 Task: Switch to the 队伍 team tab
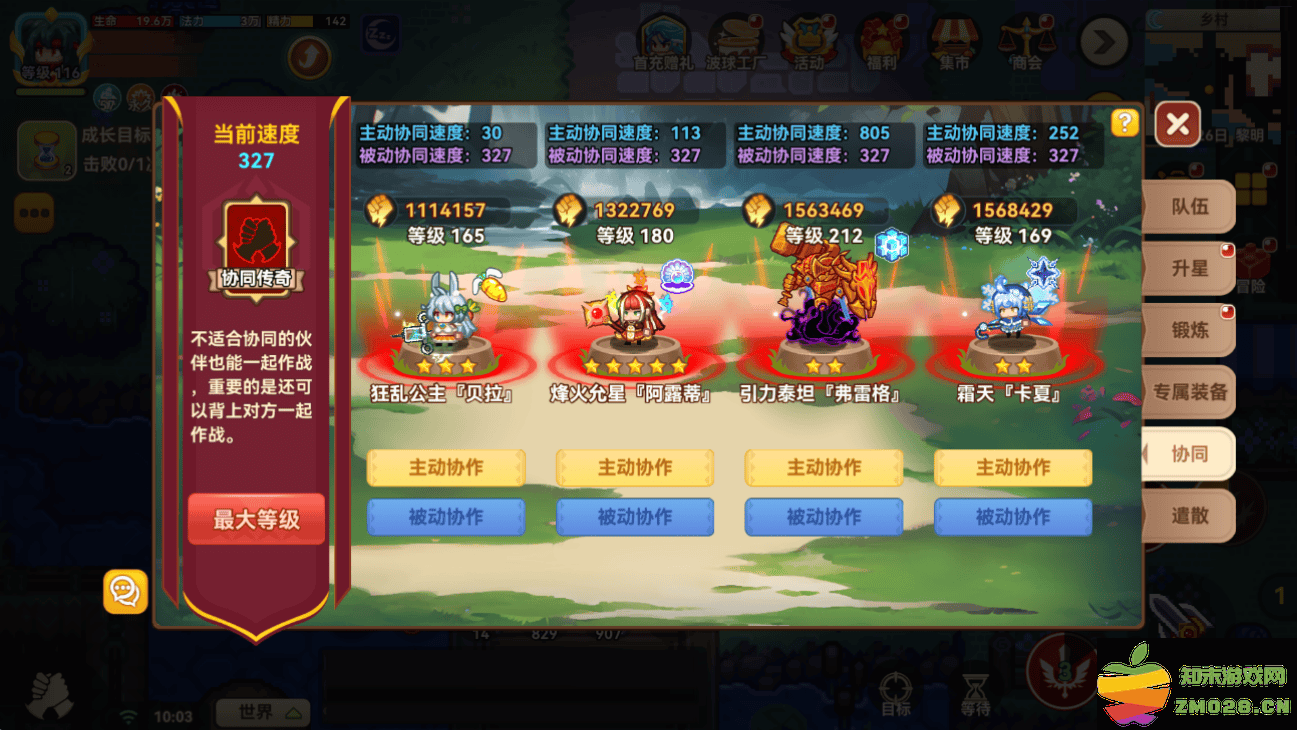click(1190, 206)
